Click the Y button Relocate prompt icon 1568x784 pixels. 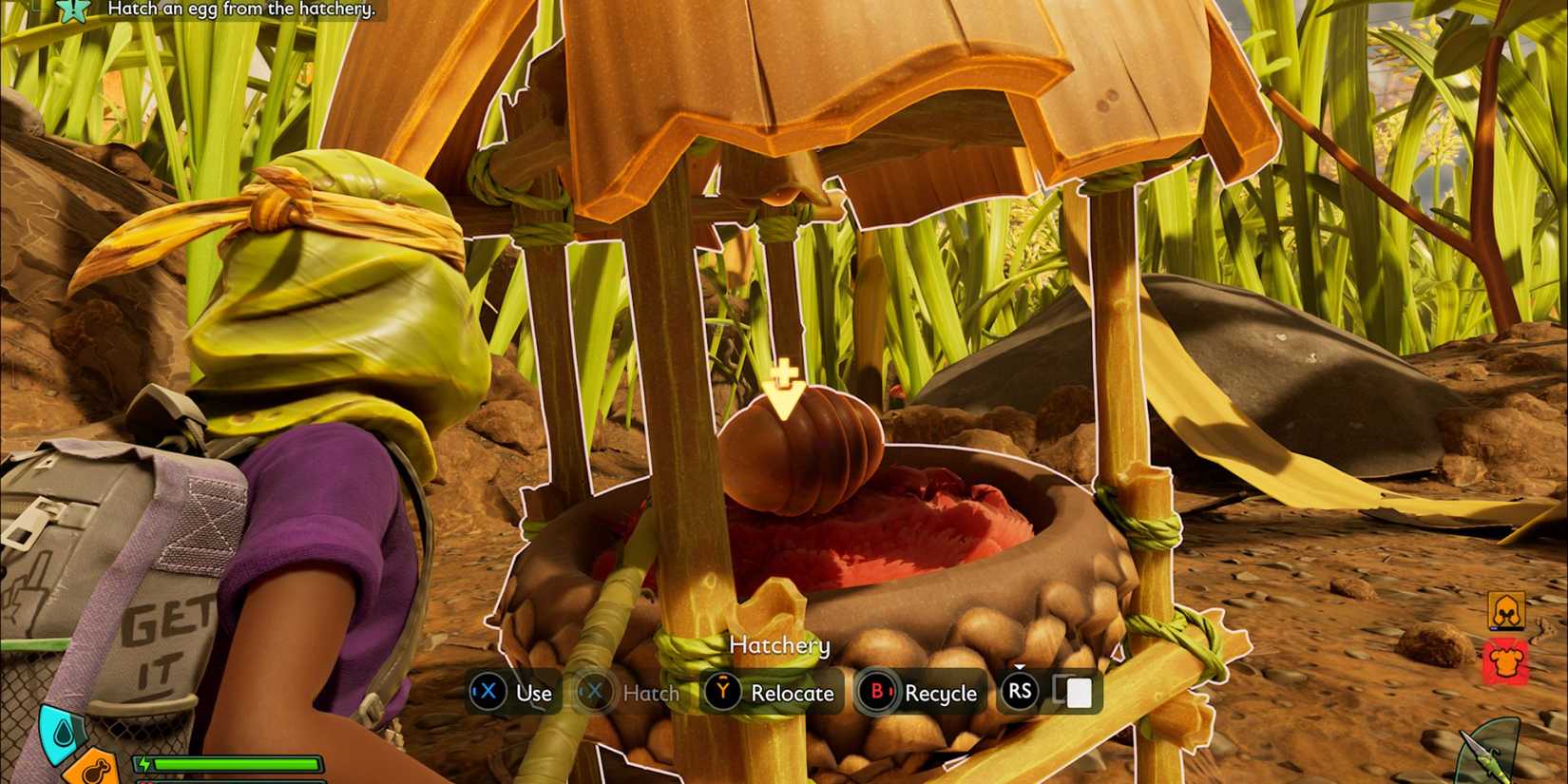coord(721,693)
